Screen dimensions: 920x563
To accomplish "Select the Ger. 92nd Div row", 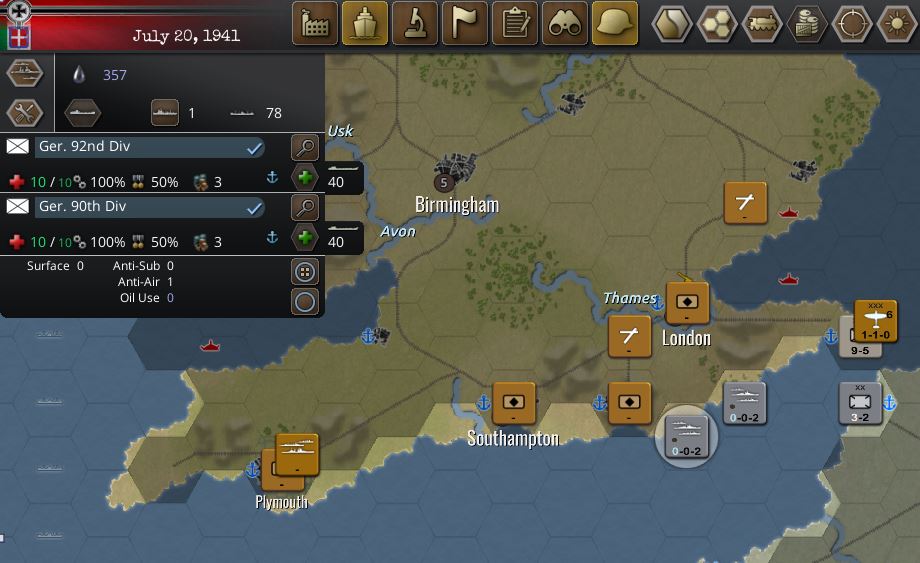I will [x=150, y=147].
